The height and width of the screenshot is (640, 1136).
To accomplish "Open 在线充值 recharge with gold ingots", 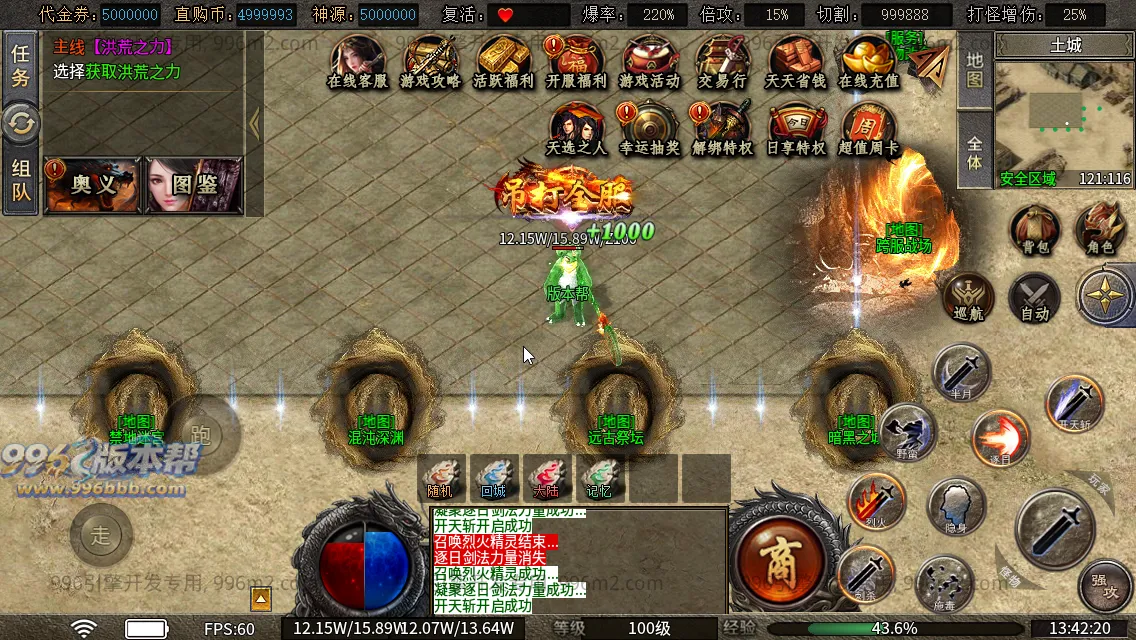I will pyautogui.click(x=868, y=62).
